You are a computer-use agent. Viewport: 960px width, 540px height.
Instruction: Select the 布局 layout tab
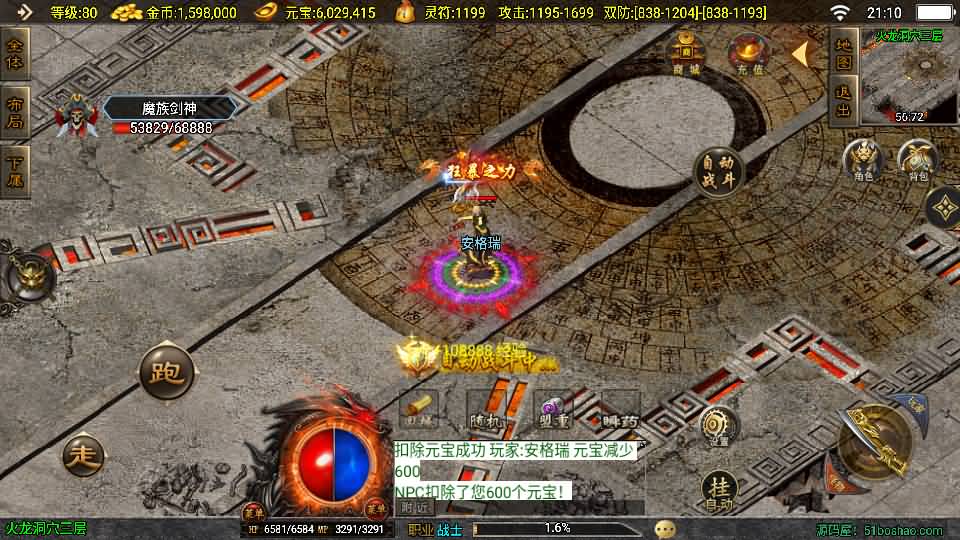15,110
